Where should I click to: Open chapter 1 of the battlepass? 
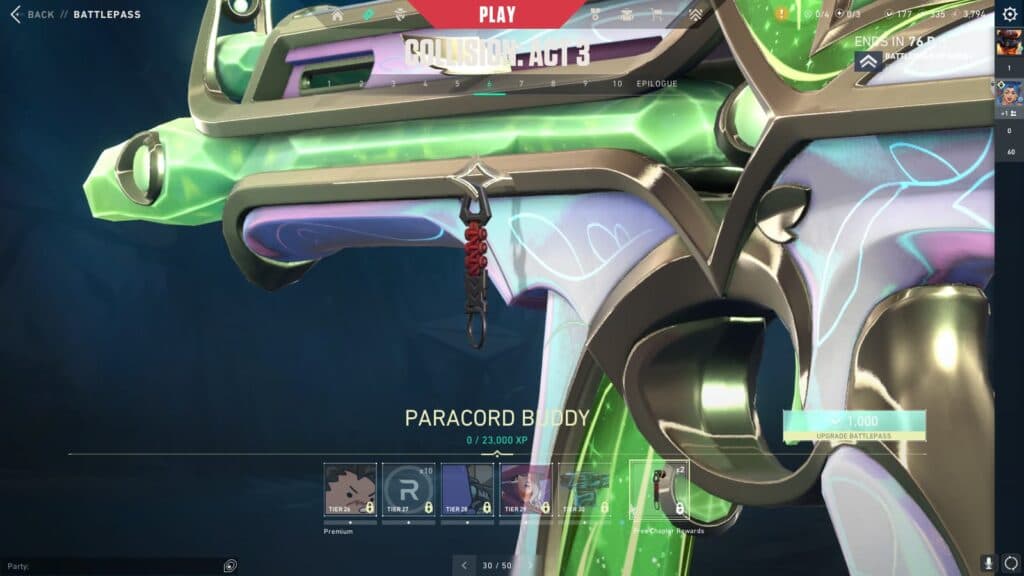click(x=330, y=84)
